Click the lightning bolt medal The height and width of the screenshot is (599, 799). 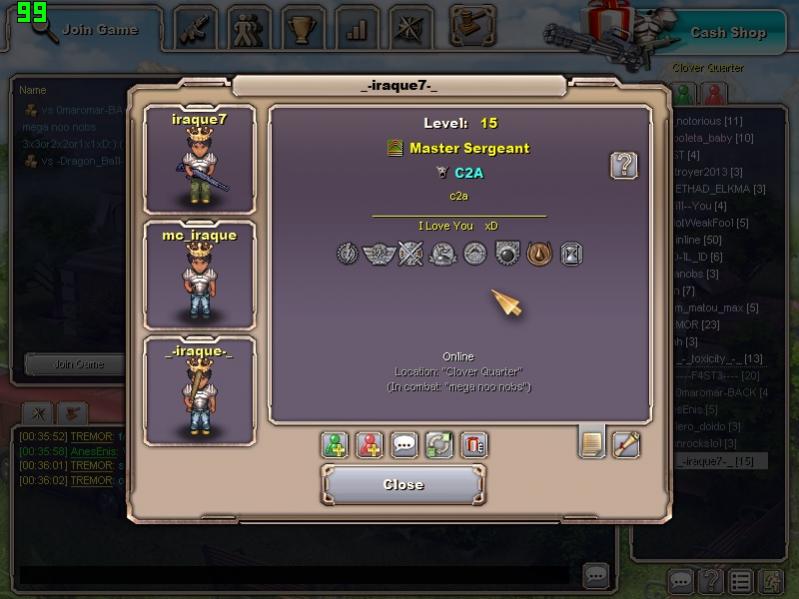(347, 254)
